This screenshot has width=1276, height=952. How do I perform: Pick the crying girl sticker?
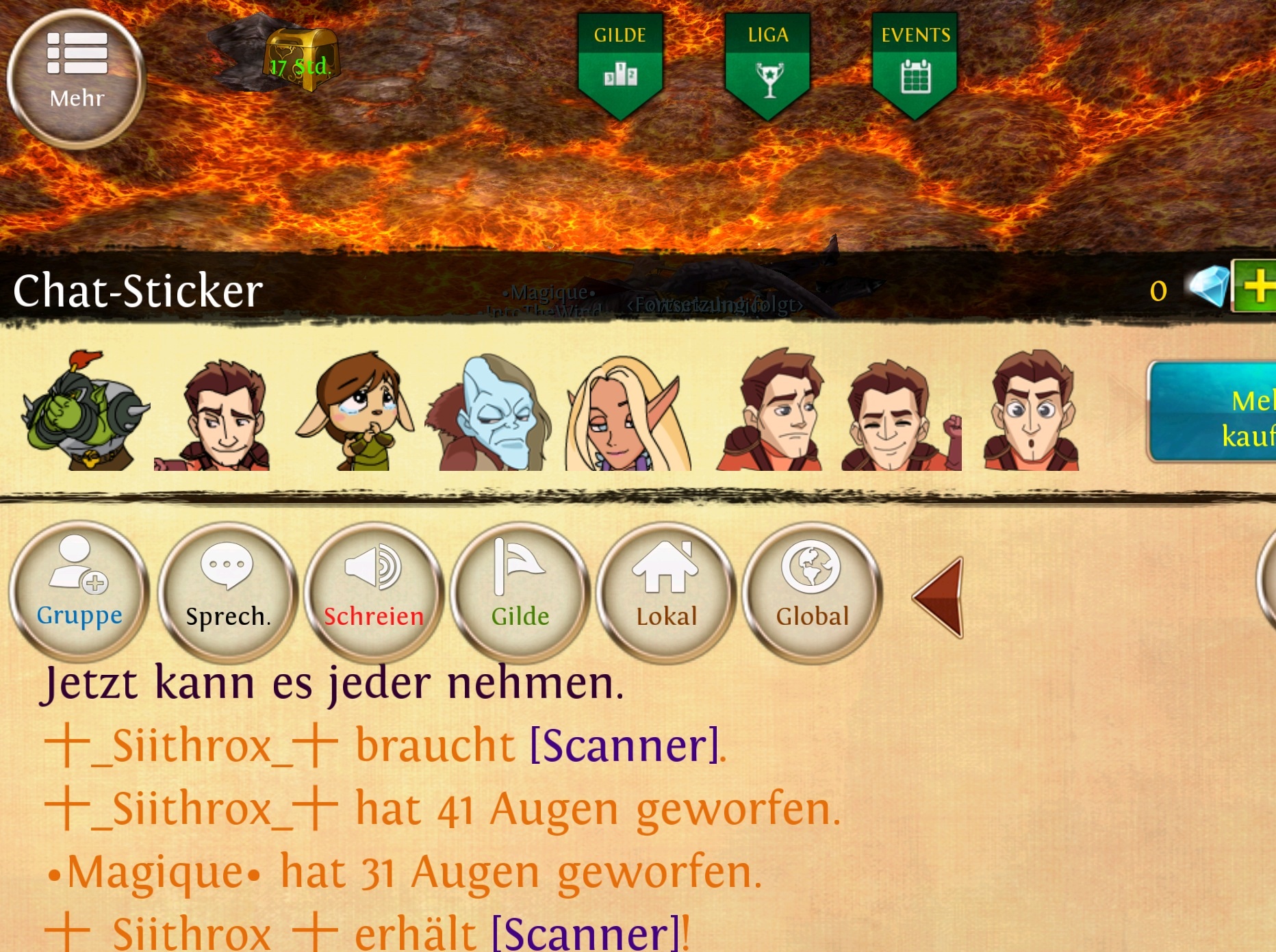(x=356, y=412)
